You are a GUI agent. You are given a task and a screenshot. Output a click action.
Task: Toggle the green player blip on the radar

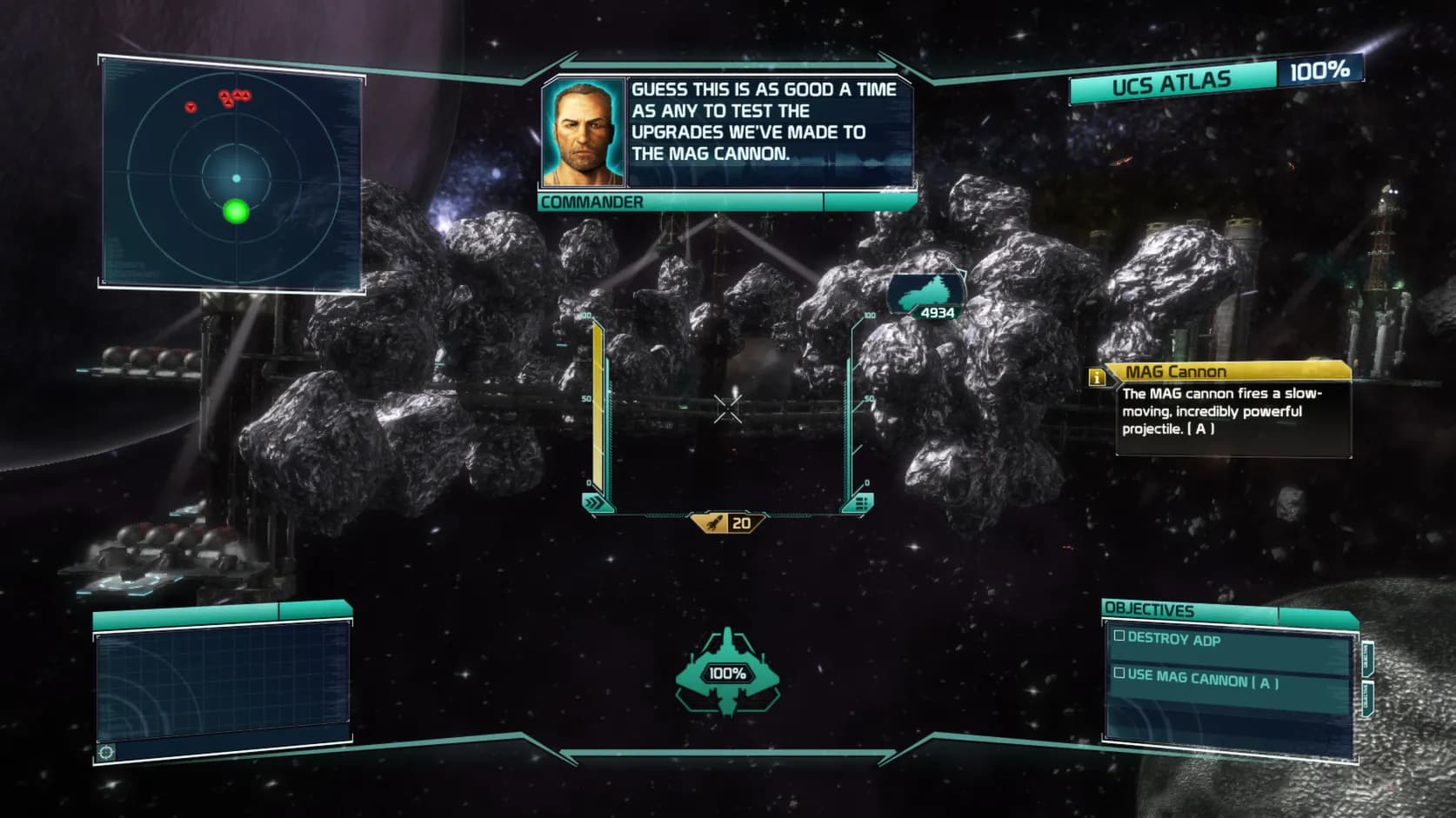(234, 211)
